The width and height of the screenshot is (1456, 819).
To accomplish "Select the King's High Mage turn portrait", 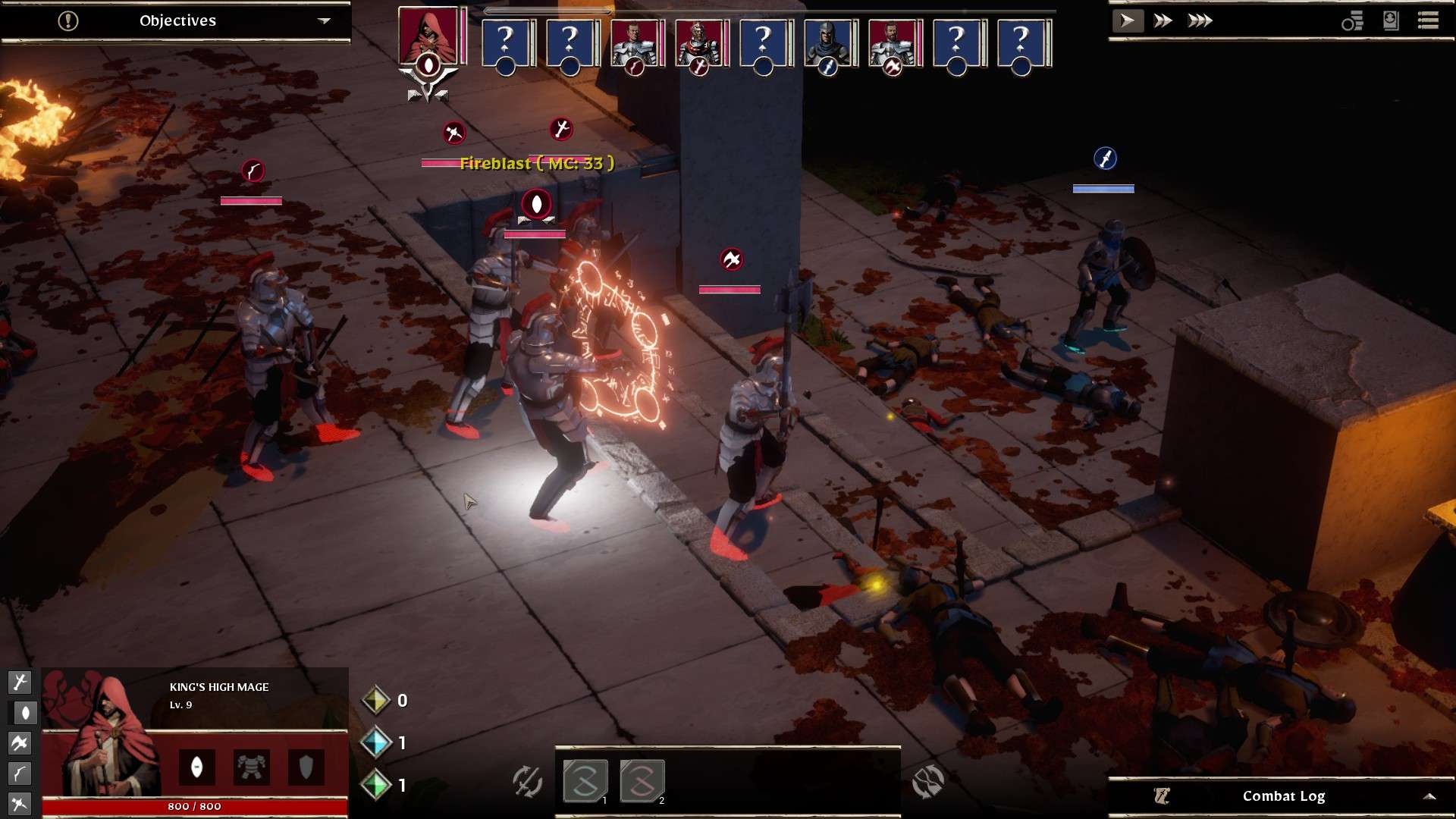I will coord(428,36).
